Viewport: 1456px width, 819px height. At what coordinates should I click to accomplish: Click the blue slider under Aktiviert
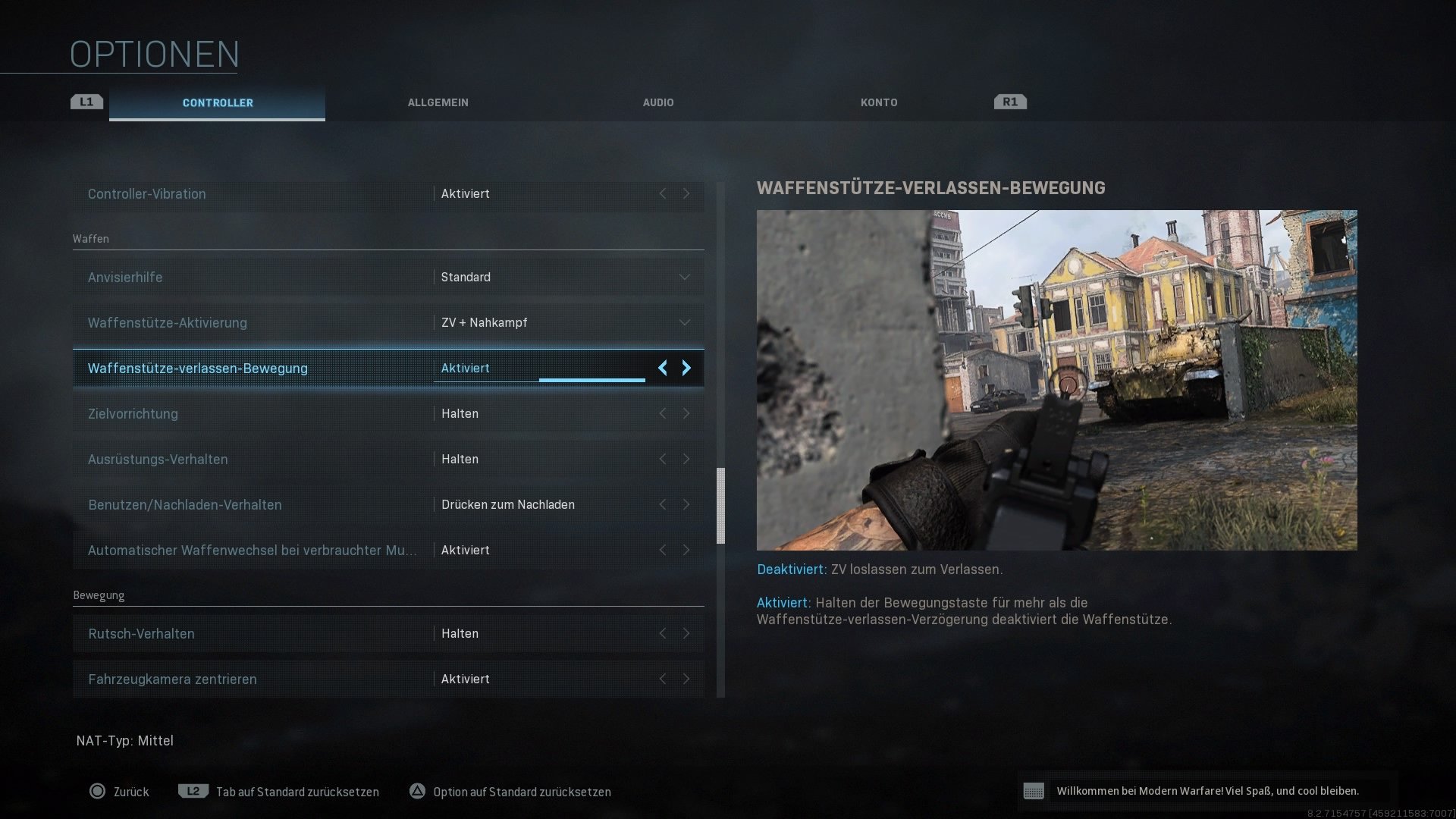click(591, 379)
